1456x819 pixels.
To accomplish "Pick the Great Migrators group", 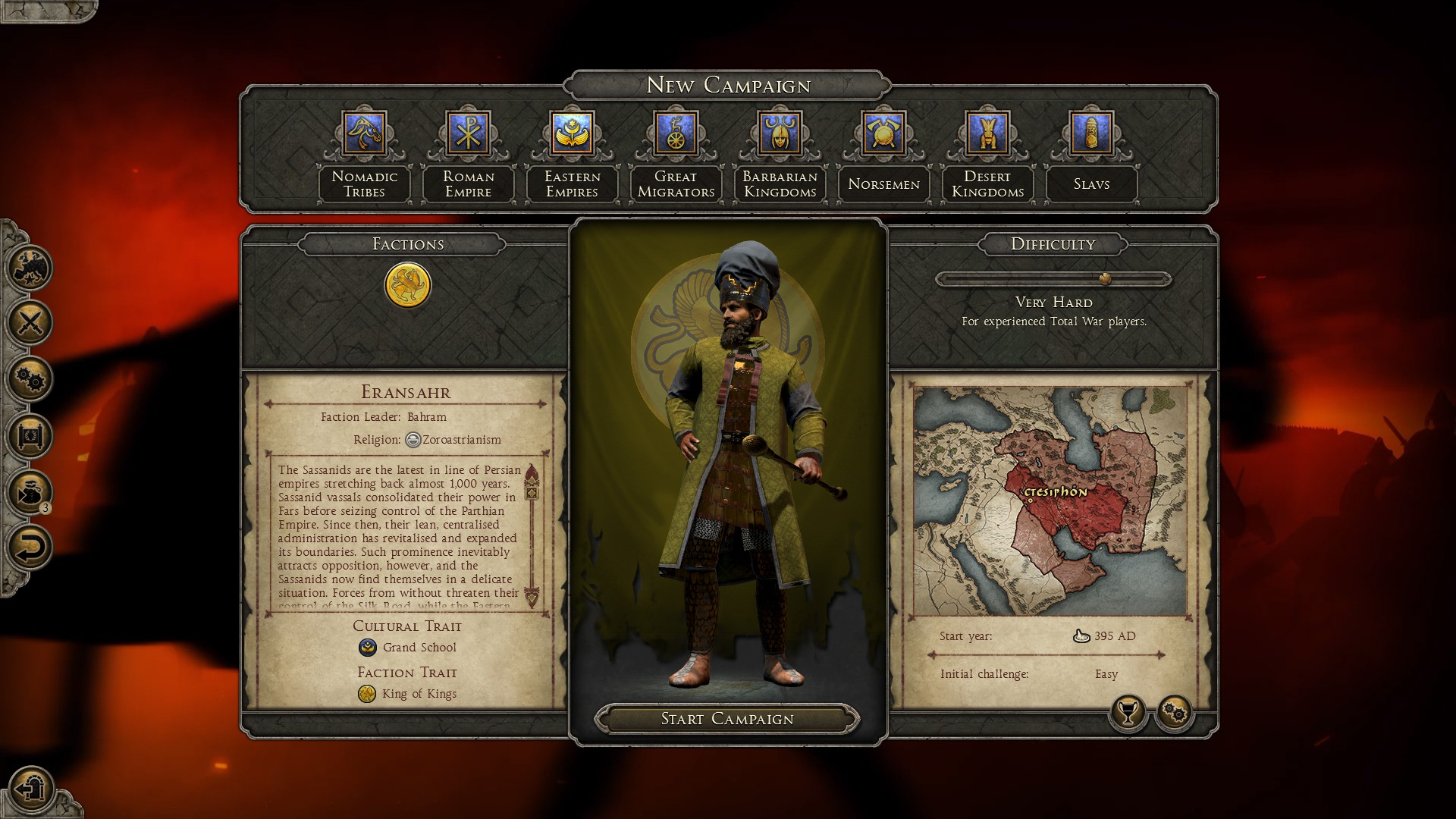I will click(676, 133).
